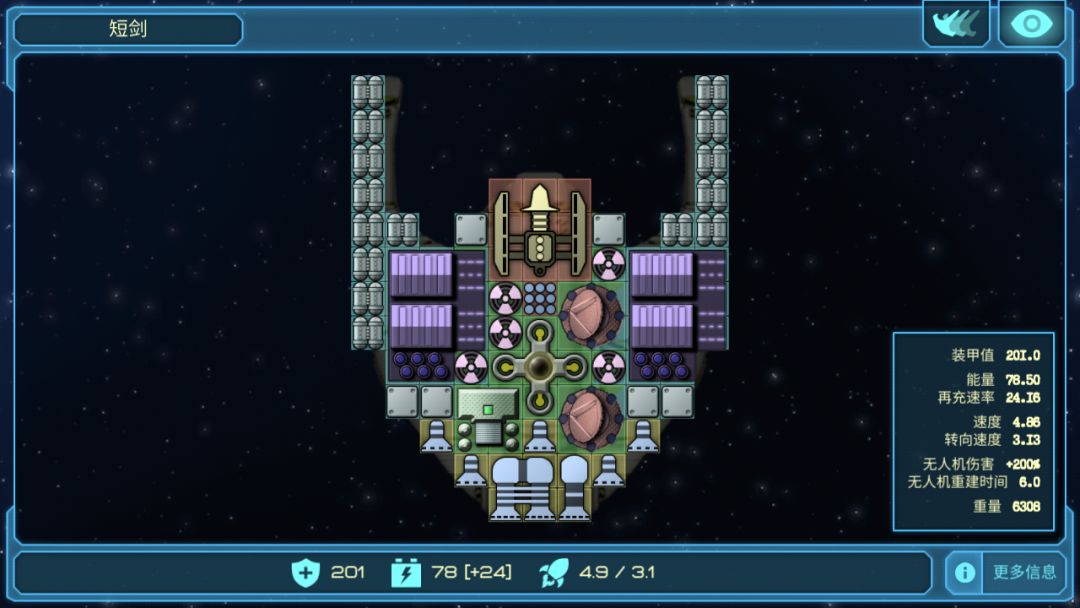Select the light-blue dotted grid module
1080x608 pixels.
tap(539, 298)
